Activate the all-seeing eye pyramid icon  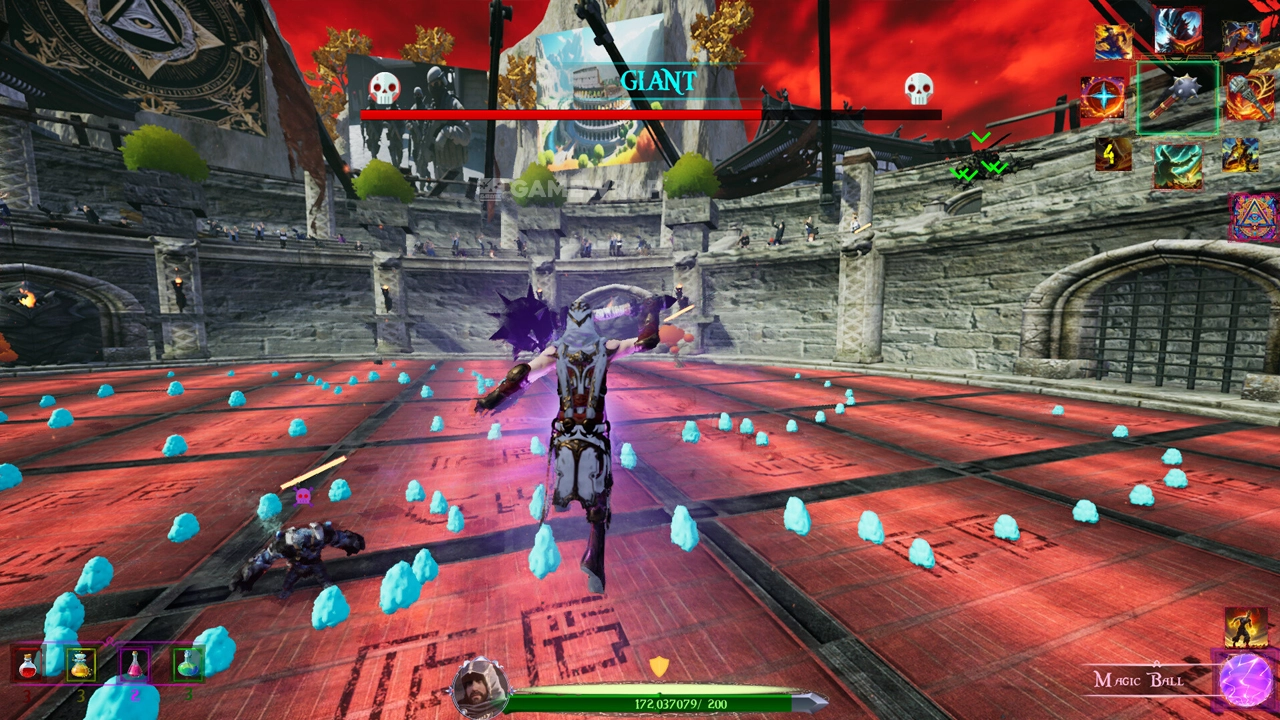click(x=1255, y=217)
